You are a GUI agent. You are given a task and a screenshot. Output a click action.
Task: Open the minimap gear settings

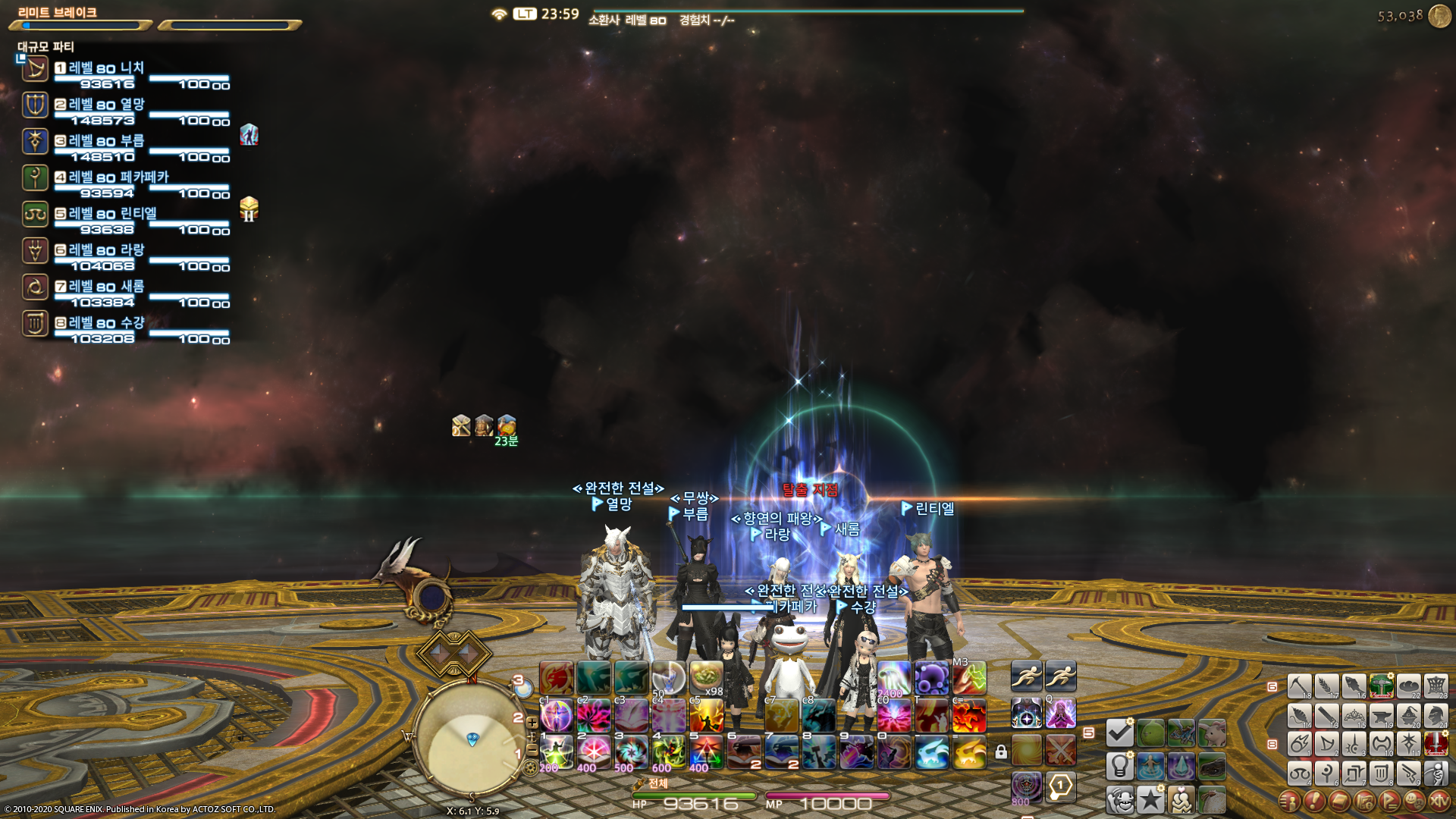531,767
